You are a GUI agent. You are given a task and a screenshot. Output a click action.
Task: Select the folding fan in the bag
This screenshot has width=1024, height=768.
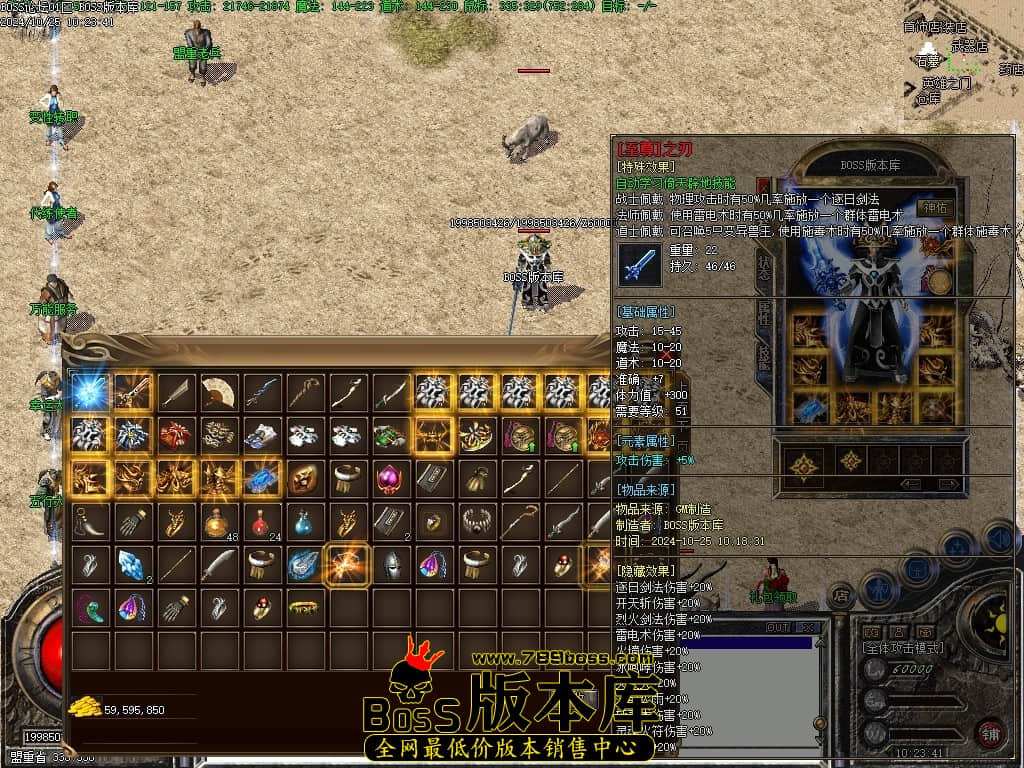(x=219, y=392)
